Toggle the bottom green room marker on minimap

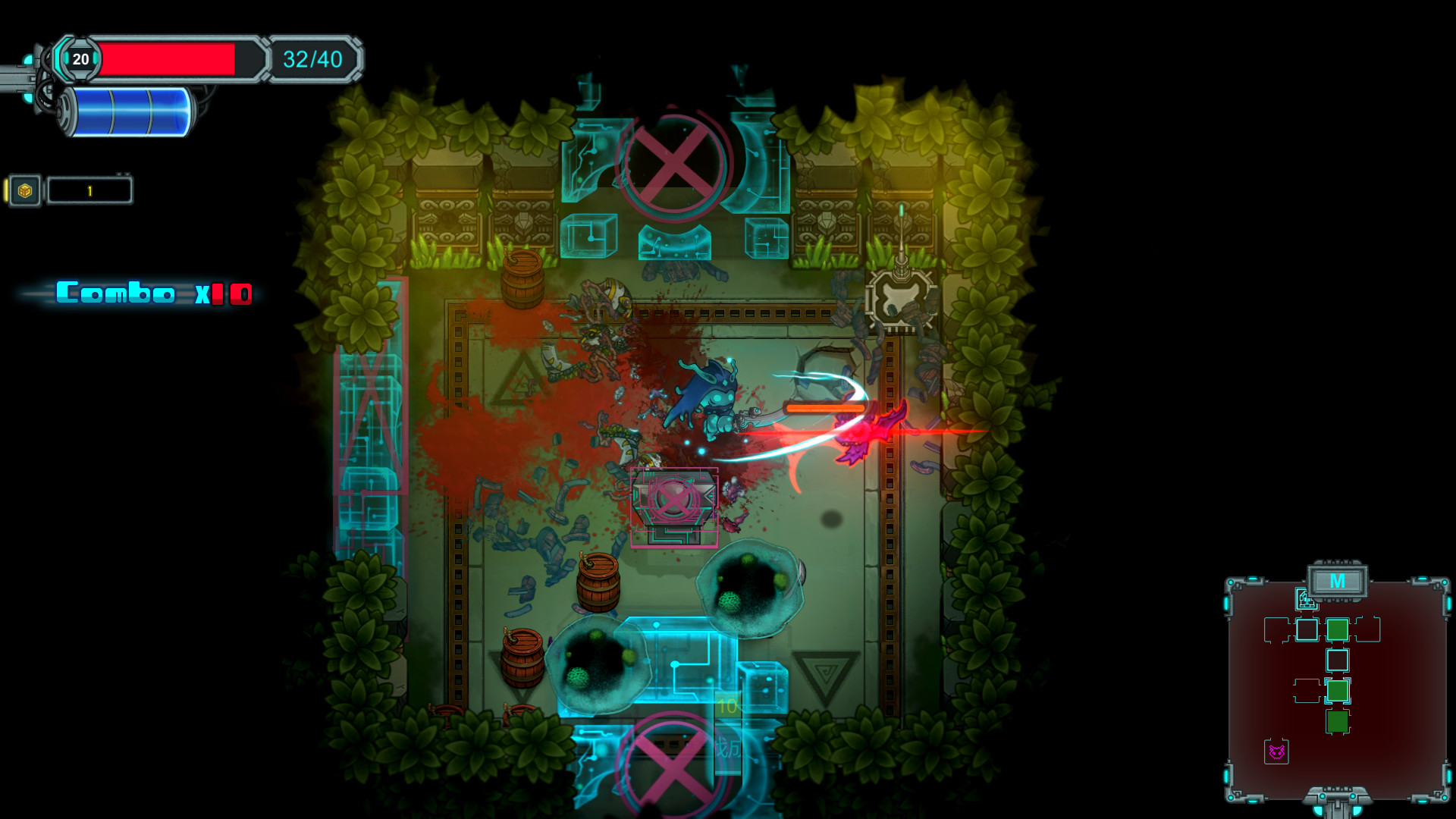1338,721
